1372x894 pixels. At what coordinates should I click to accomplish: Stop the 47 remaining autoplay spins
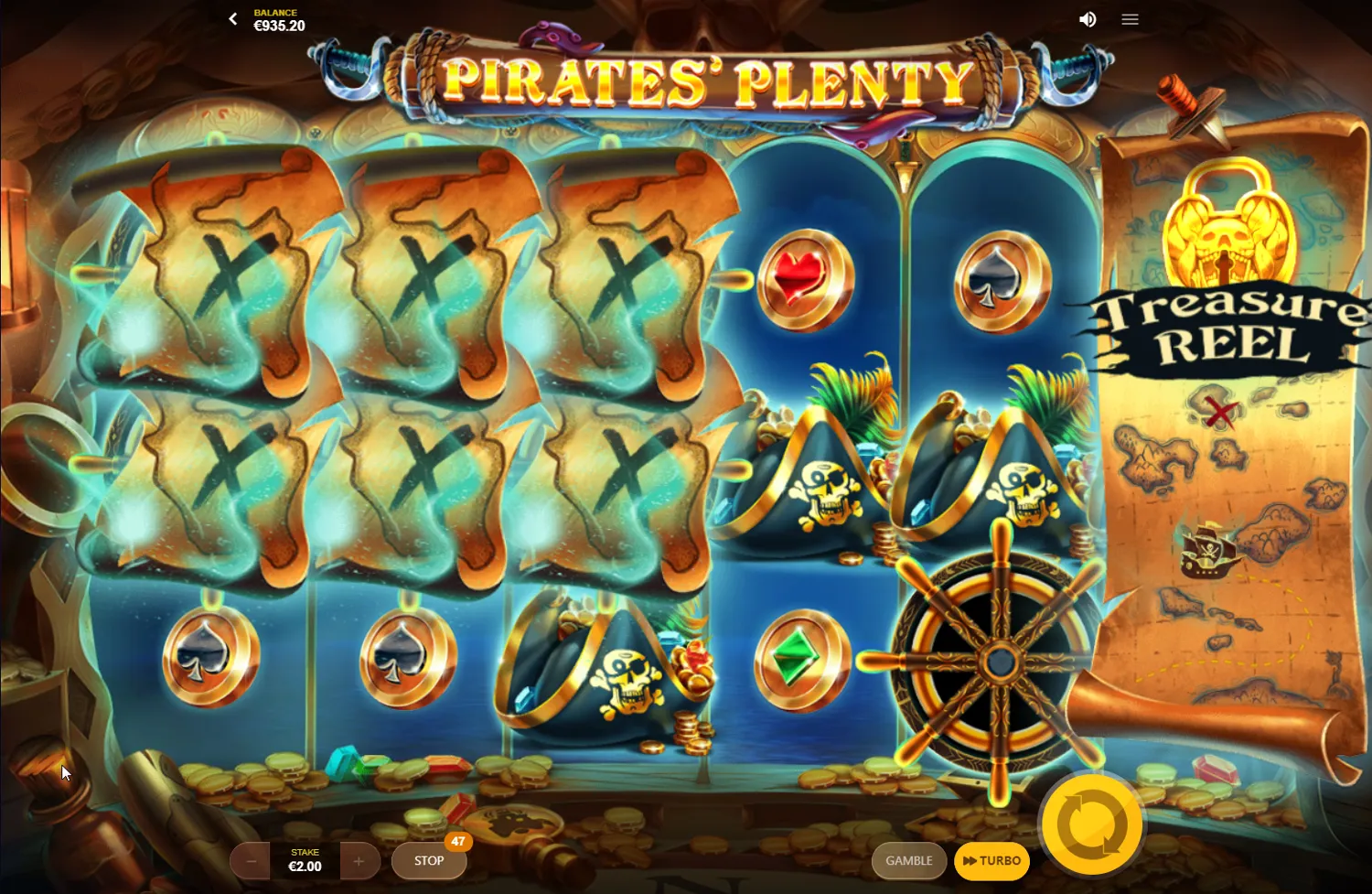click(x=428, y=860)
